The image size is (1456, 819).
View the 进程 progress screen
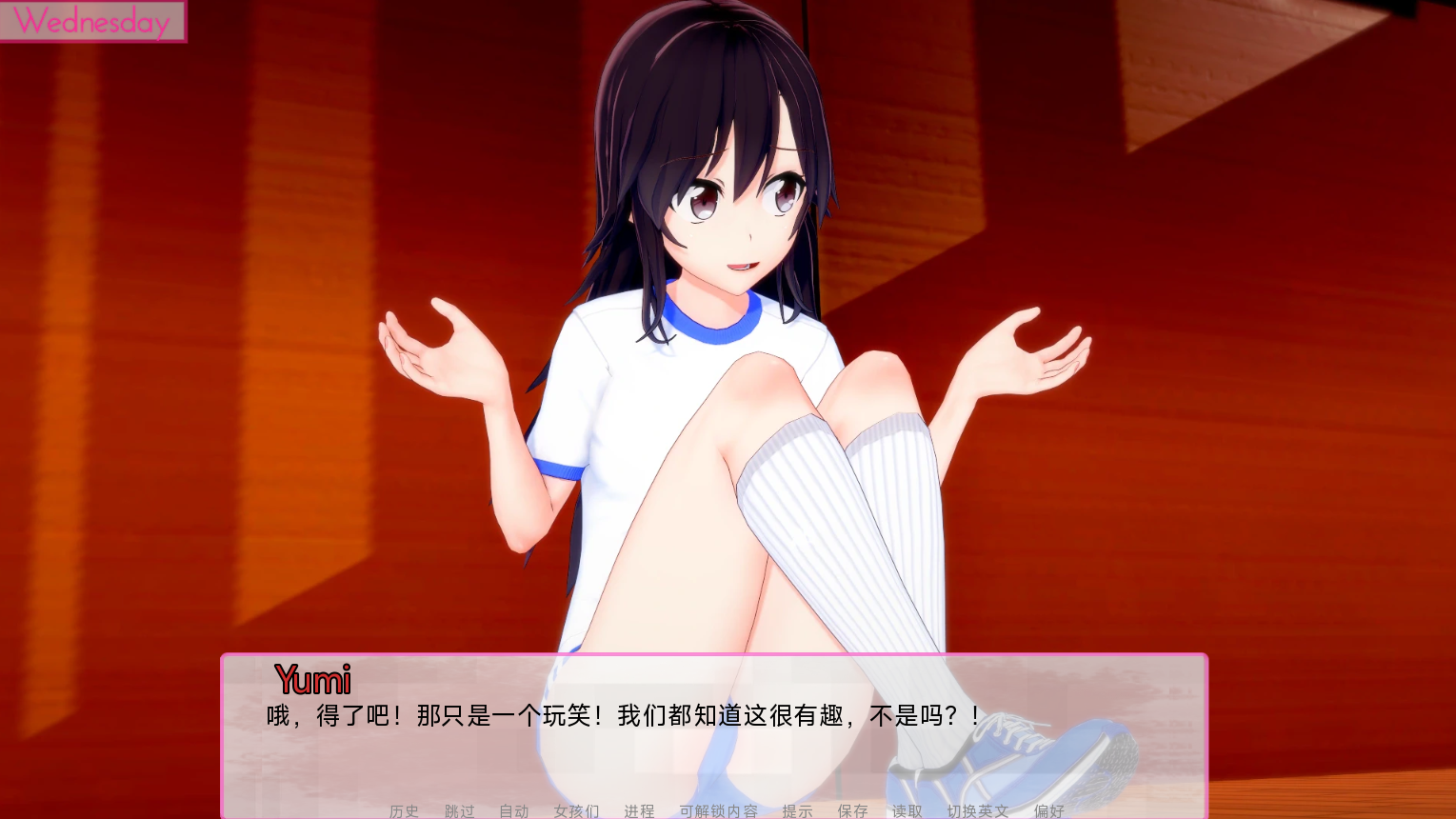638,811
